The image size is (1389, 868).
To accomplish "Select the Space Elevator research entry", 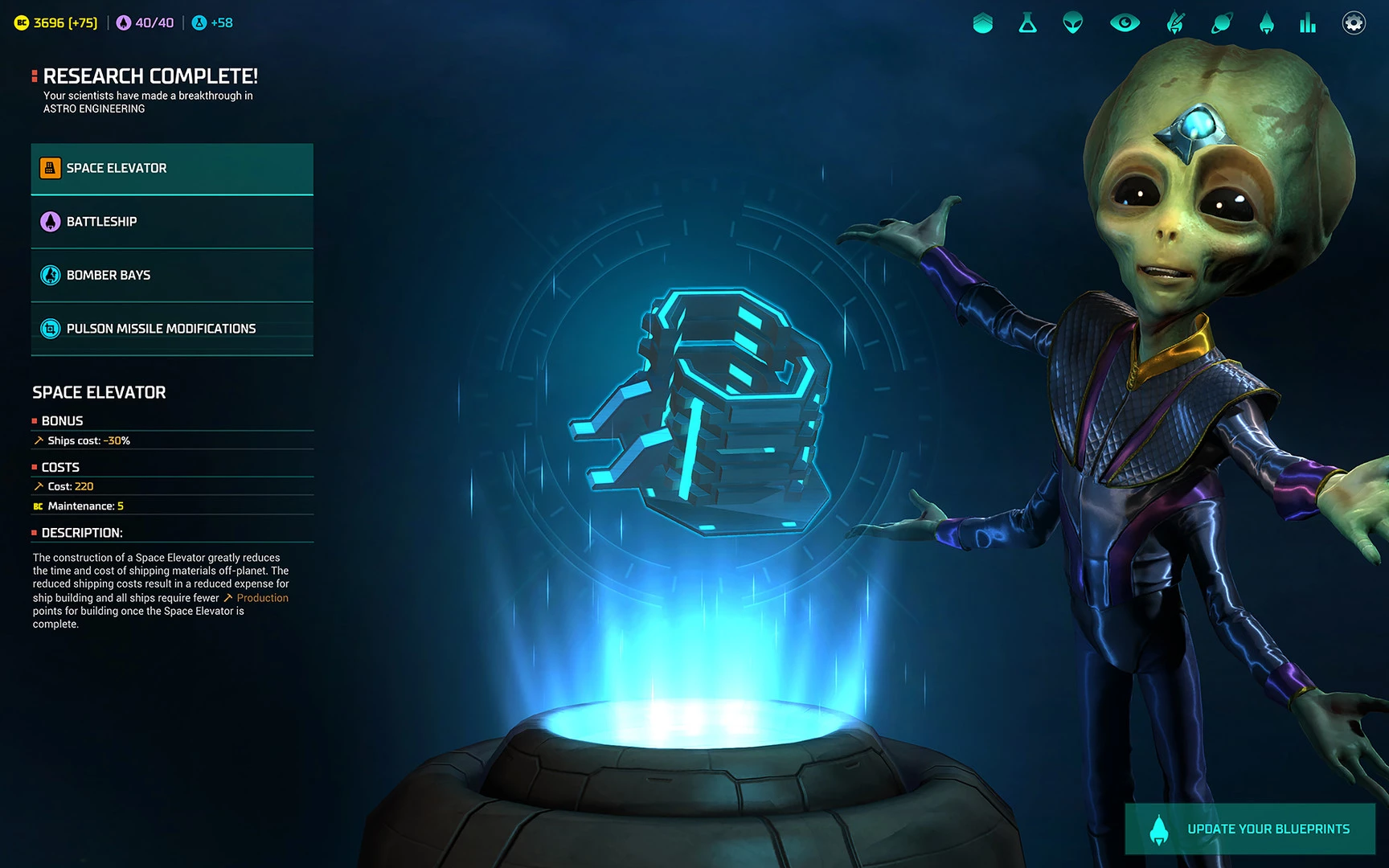I will (172, 169).
